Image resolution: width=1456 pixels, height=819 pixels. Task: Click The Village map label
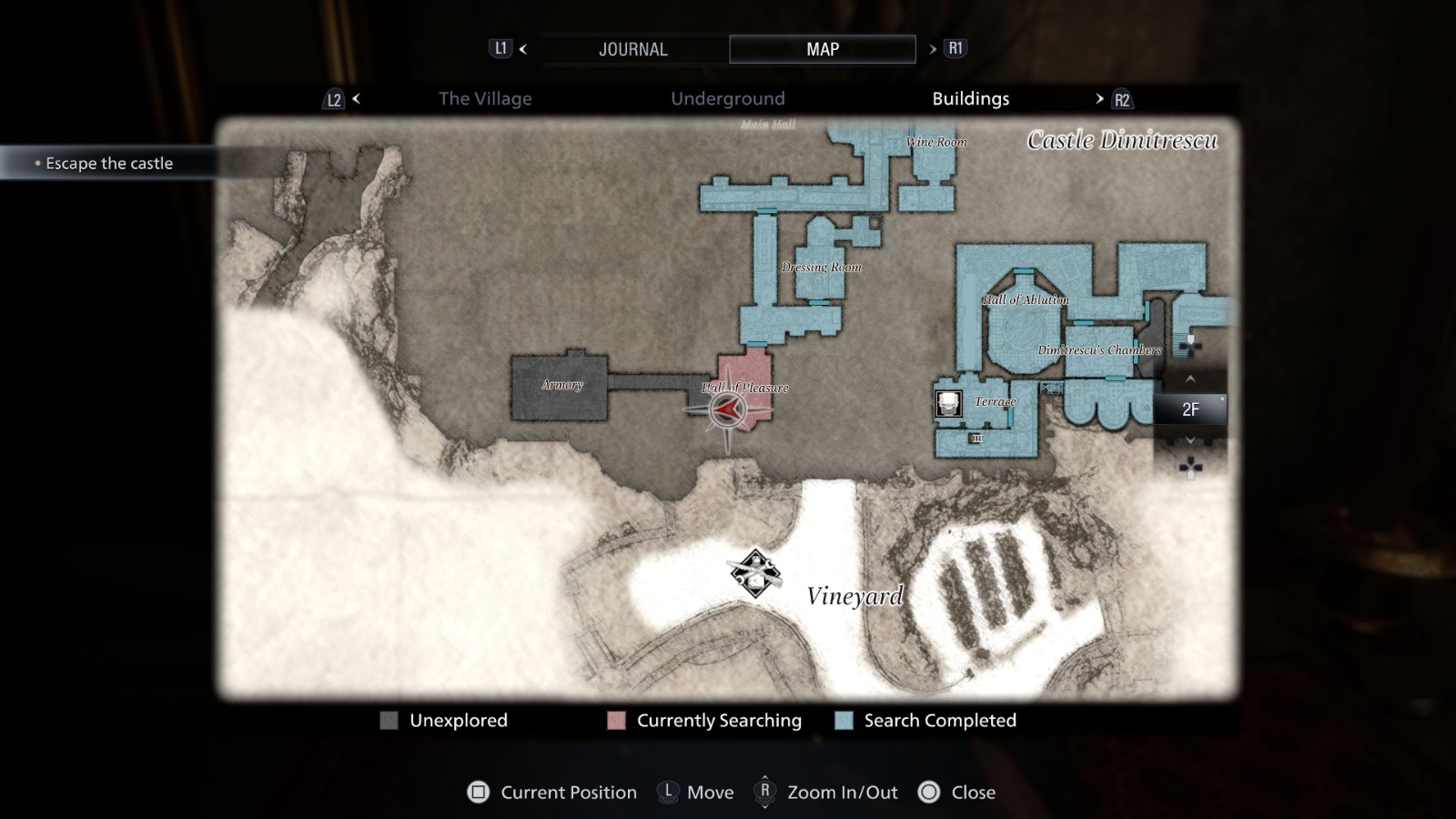coord(485,98)
